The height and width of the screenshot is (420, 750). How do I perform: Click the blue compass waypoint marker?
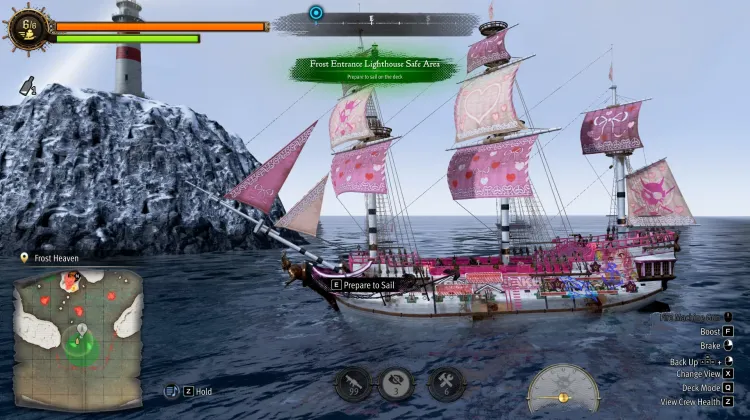(x=316, y=13)
